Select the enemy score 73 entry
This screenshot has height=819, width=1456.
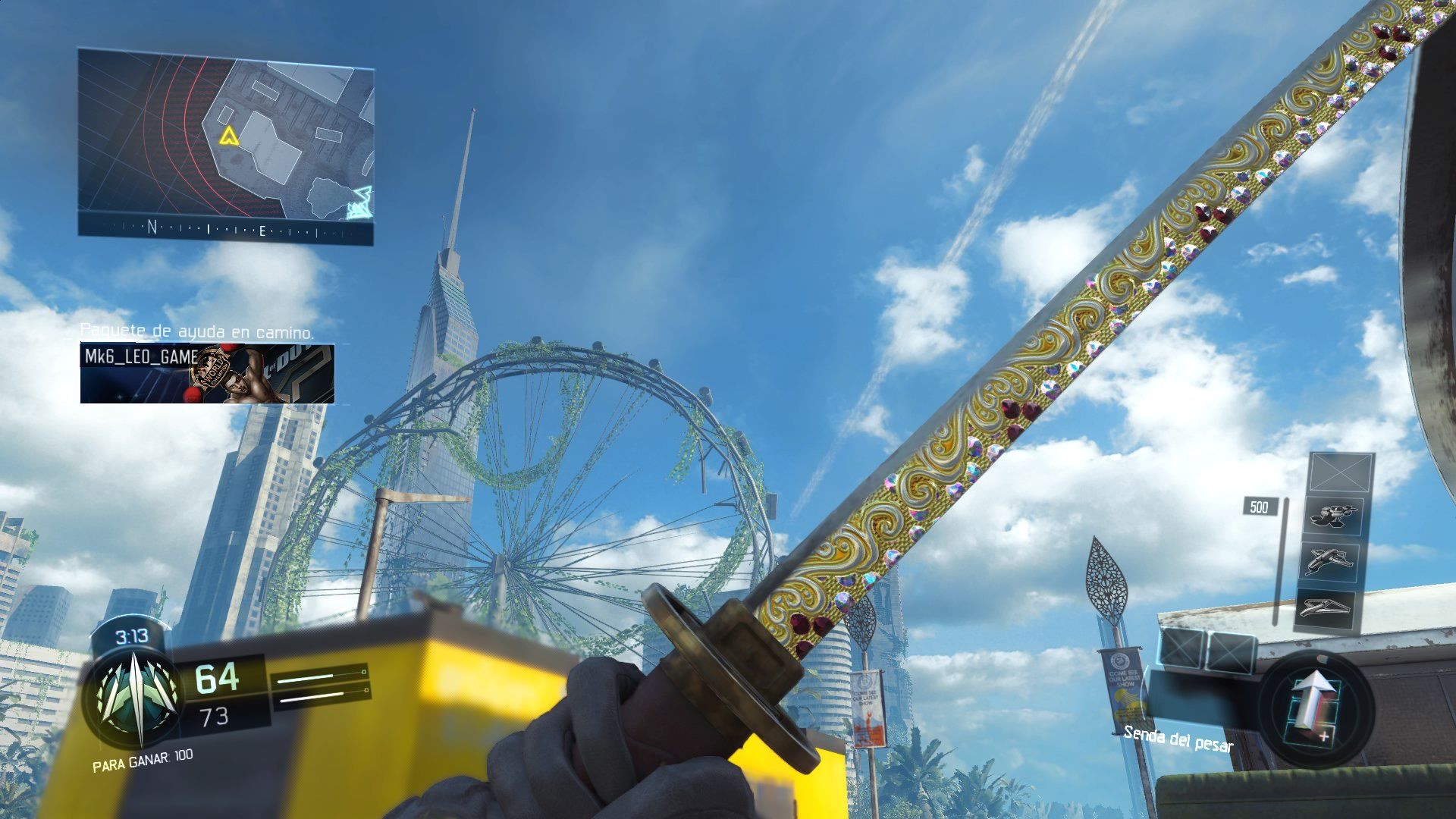[215, 717]
